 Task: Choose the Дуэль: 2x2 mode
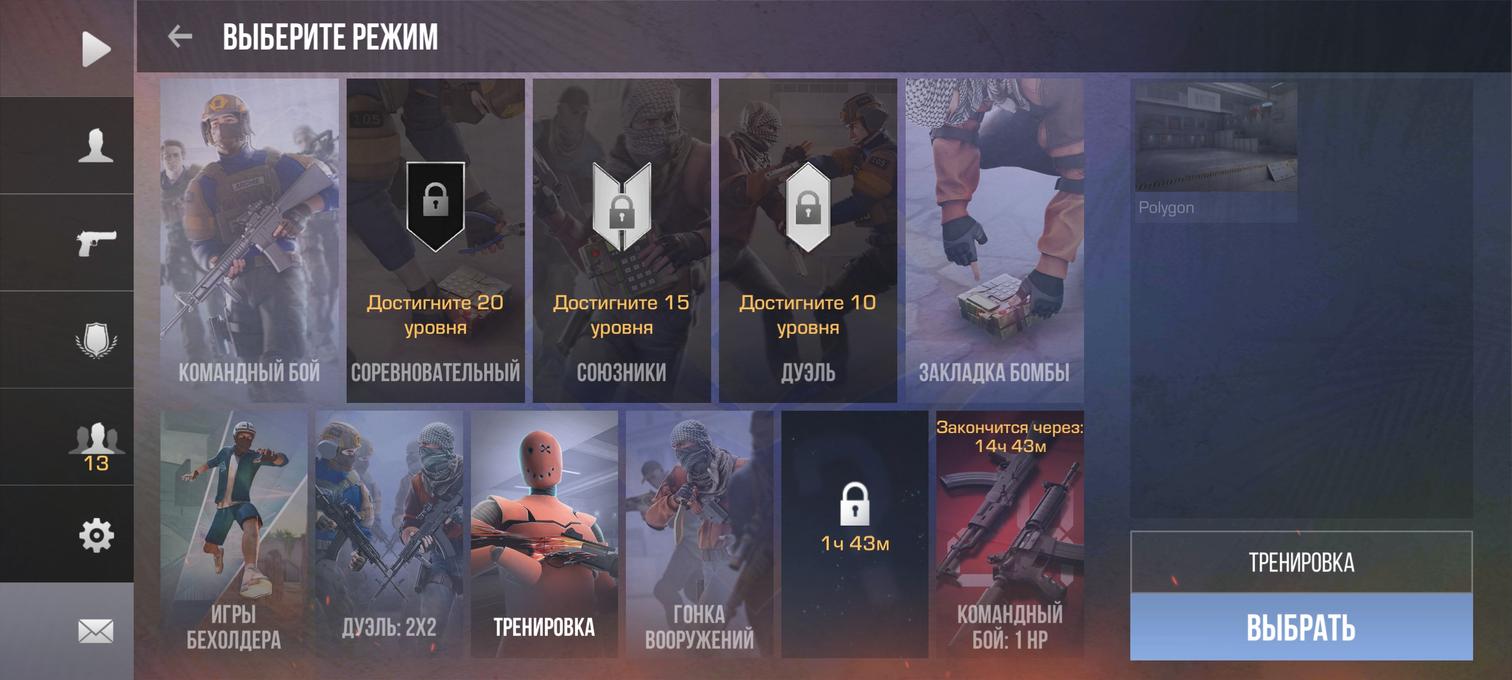coord(389,534)
